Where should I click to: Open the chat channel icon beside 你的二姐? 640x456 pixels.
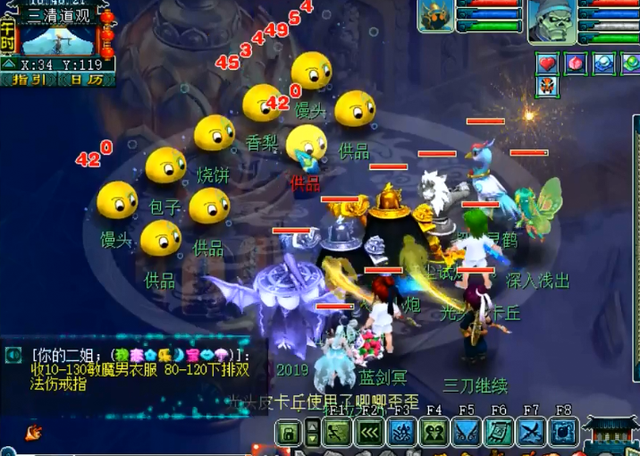13,354
